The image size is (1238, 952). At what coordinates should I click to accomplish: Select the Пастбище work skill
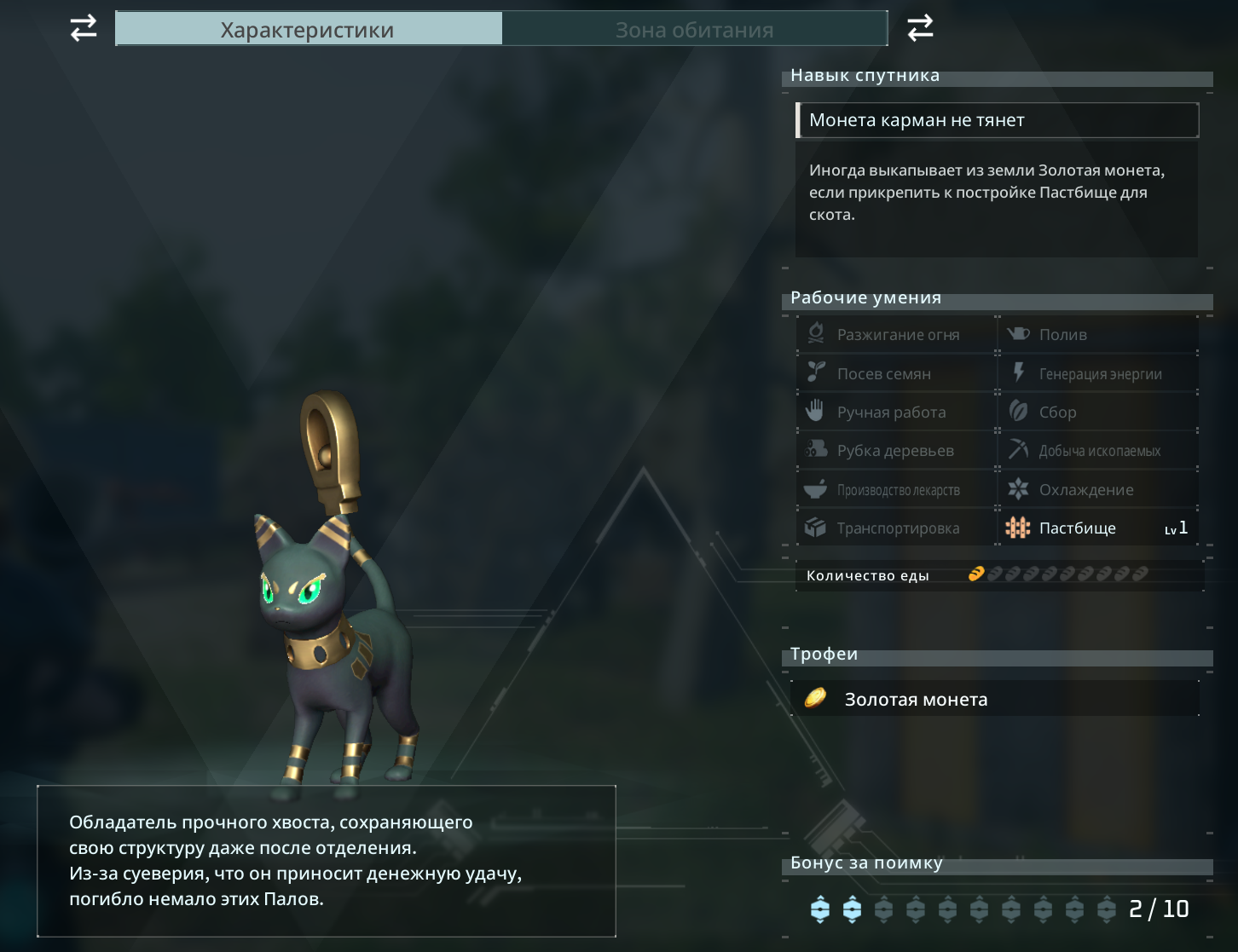[x=1097, y=528]
